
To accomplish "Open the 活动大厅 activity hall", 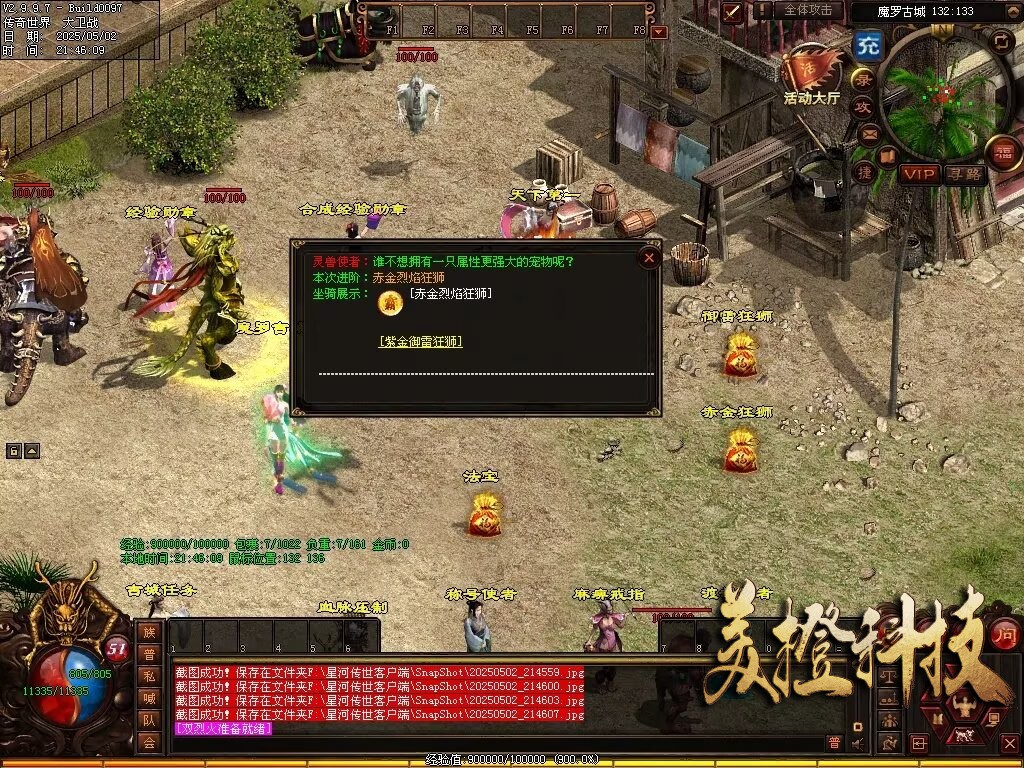I will coord(811,73).
